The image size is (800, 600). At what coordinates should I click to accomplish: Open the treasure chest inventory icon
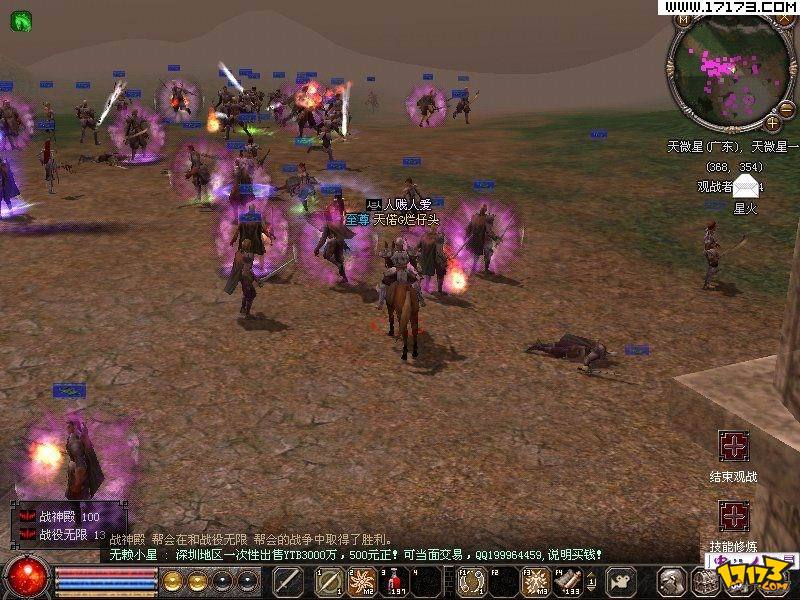[x=704, y=581]
